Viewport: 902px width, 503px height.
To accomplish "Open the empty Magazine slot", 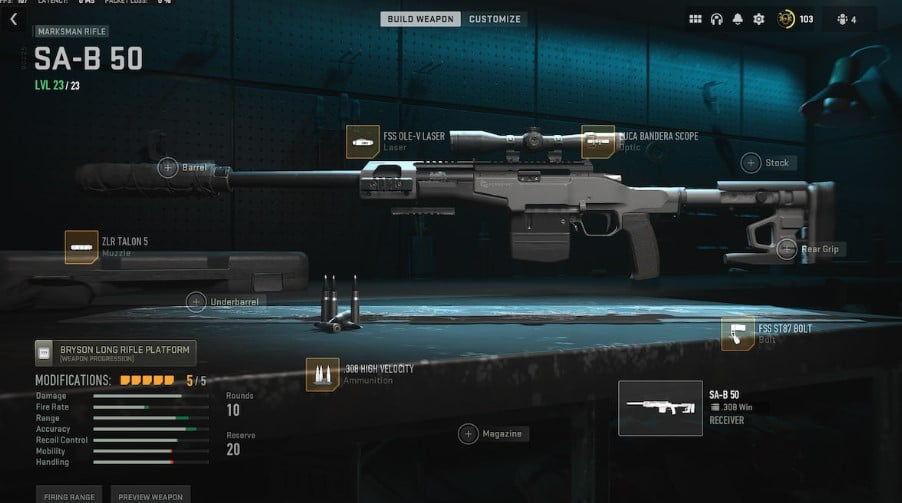I will tap(468, 434).
